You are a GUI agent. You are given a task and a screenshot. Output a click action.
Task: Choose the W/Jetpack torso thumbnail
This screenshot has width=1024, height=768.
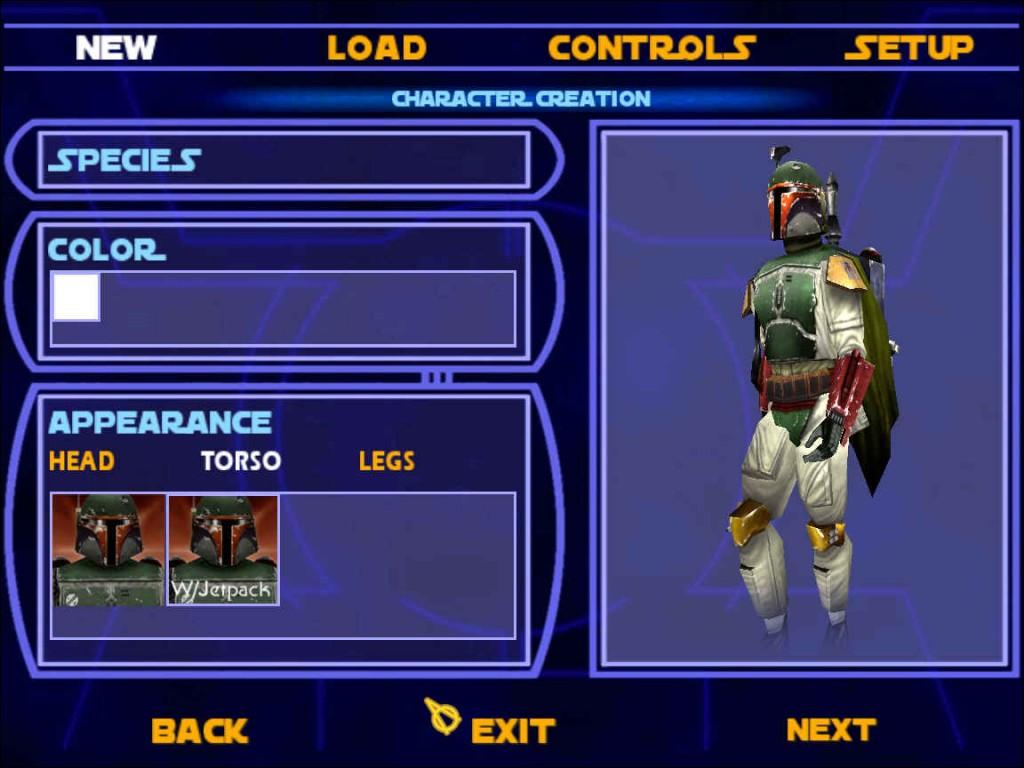click(223, 549)
